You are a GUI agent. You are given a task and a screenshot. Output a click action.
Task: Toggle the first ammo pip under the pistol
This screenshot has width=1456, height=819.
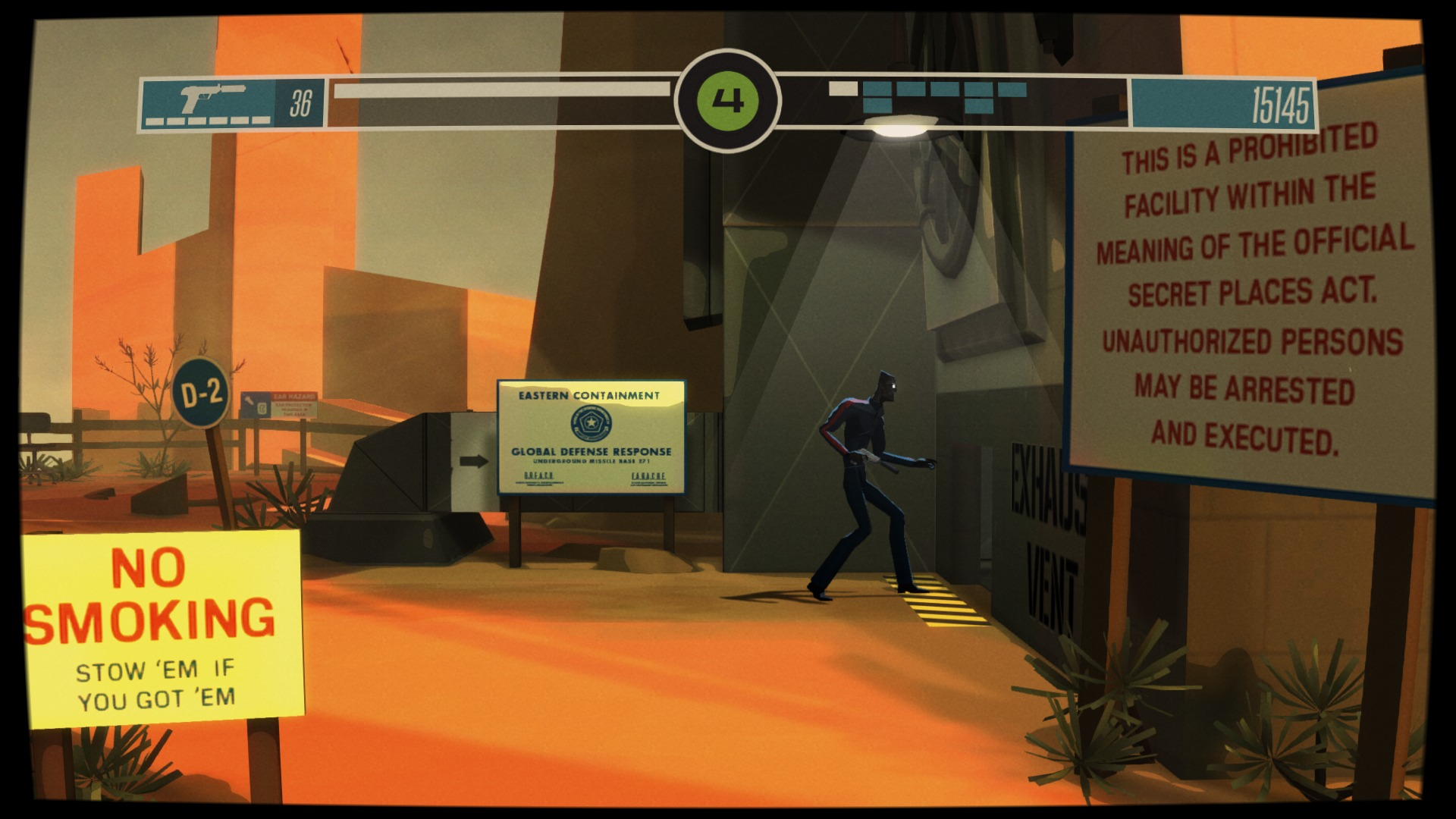[x=154, y=119]
